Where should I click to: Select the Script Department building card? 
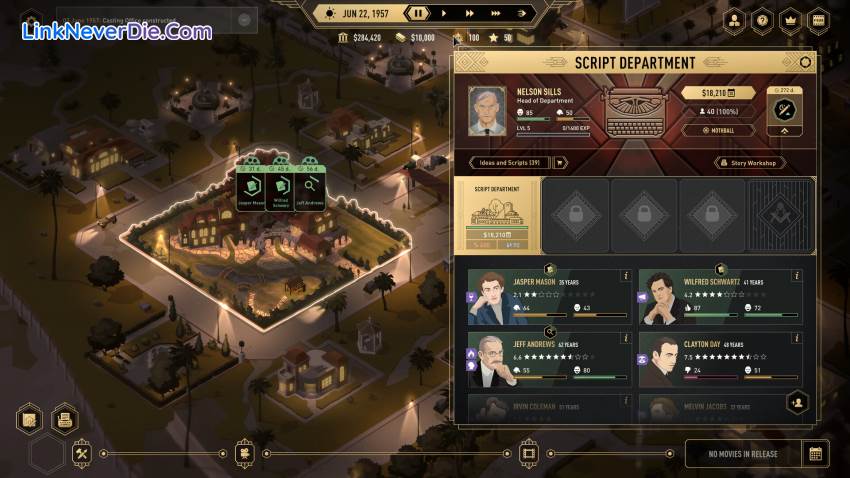point(498,215)
